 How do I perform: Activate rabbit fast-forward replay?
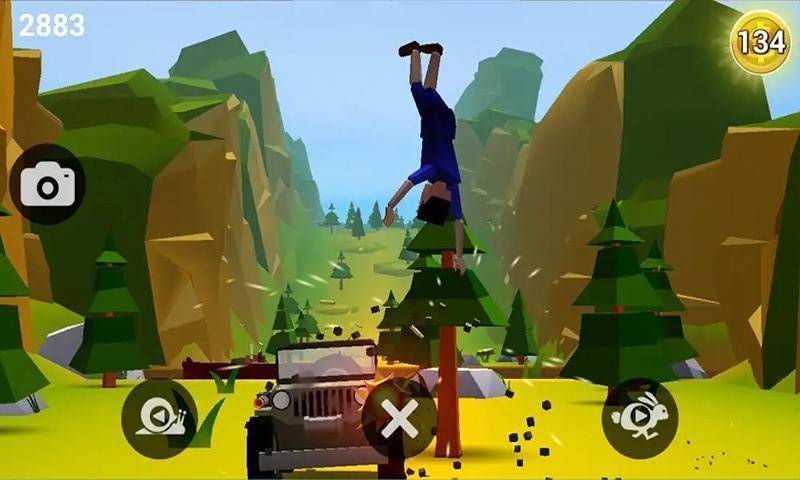click(x=640, y=418)
